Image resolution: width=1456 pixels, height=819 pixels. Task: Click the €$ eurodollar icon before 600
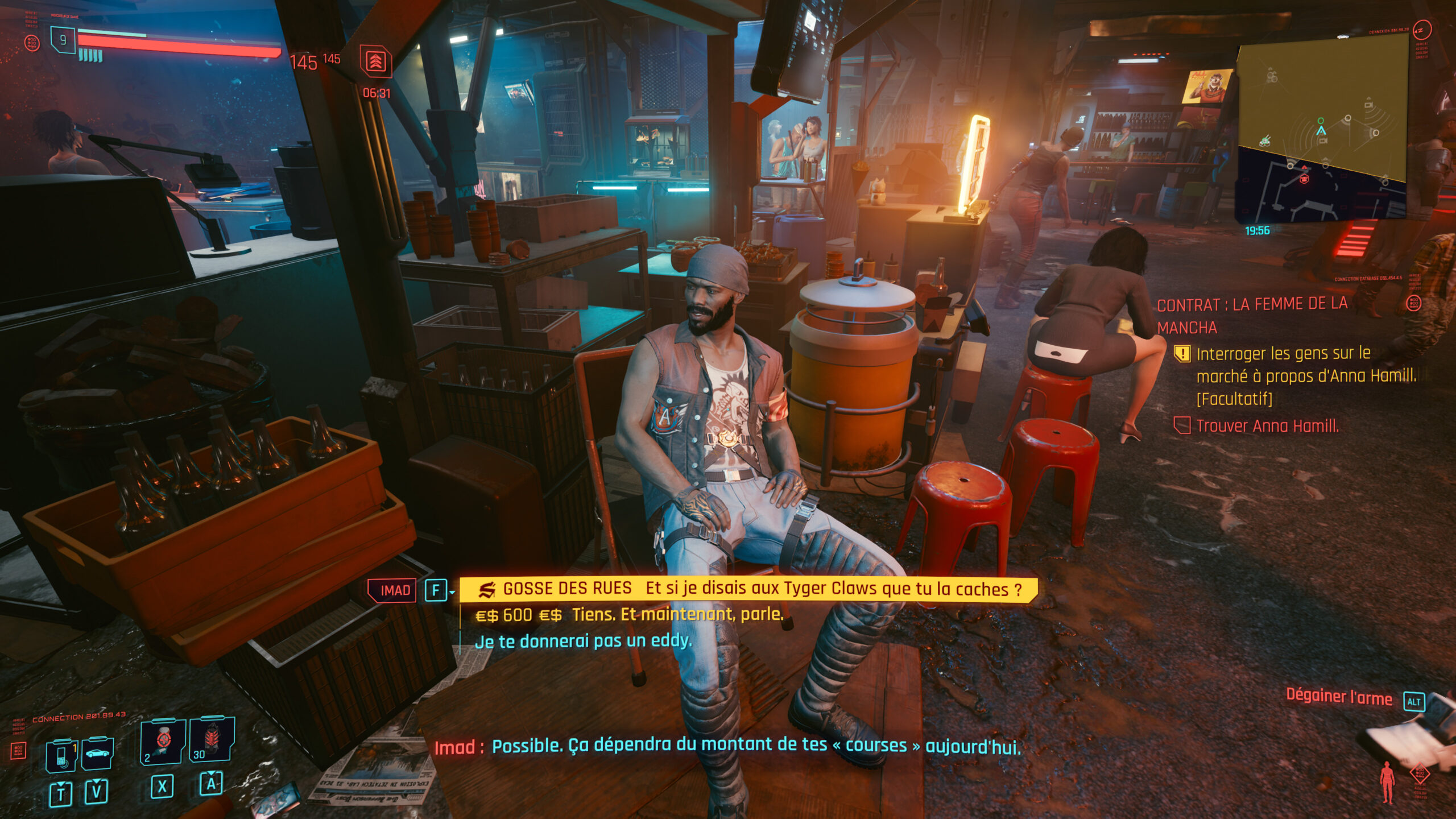point(487,616)
